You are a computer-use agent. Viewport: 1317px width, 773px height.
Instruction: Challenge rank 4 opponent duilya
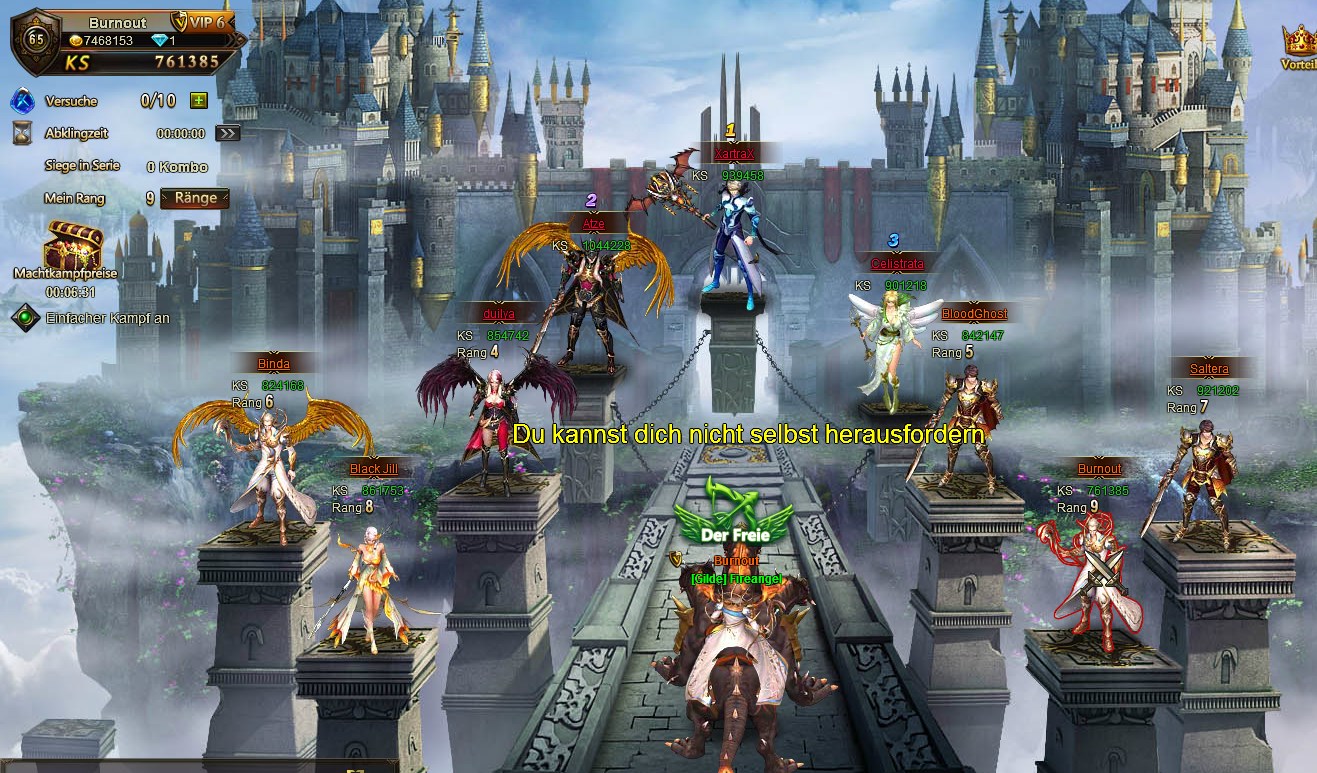(497, 410)
